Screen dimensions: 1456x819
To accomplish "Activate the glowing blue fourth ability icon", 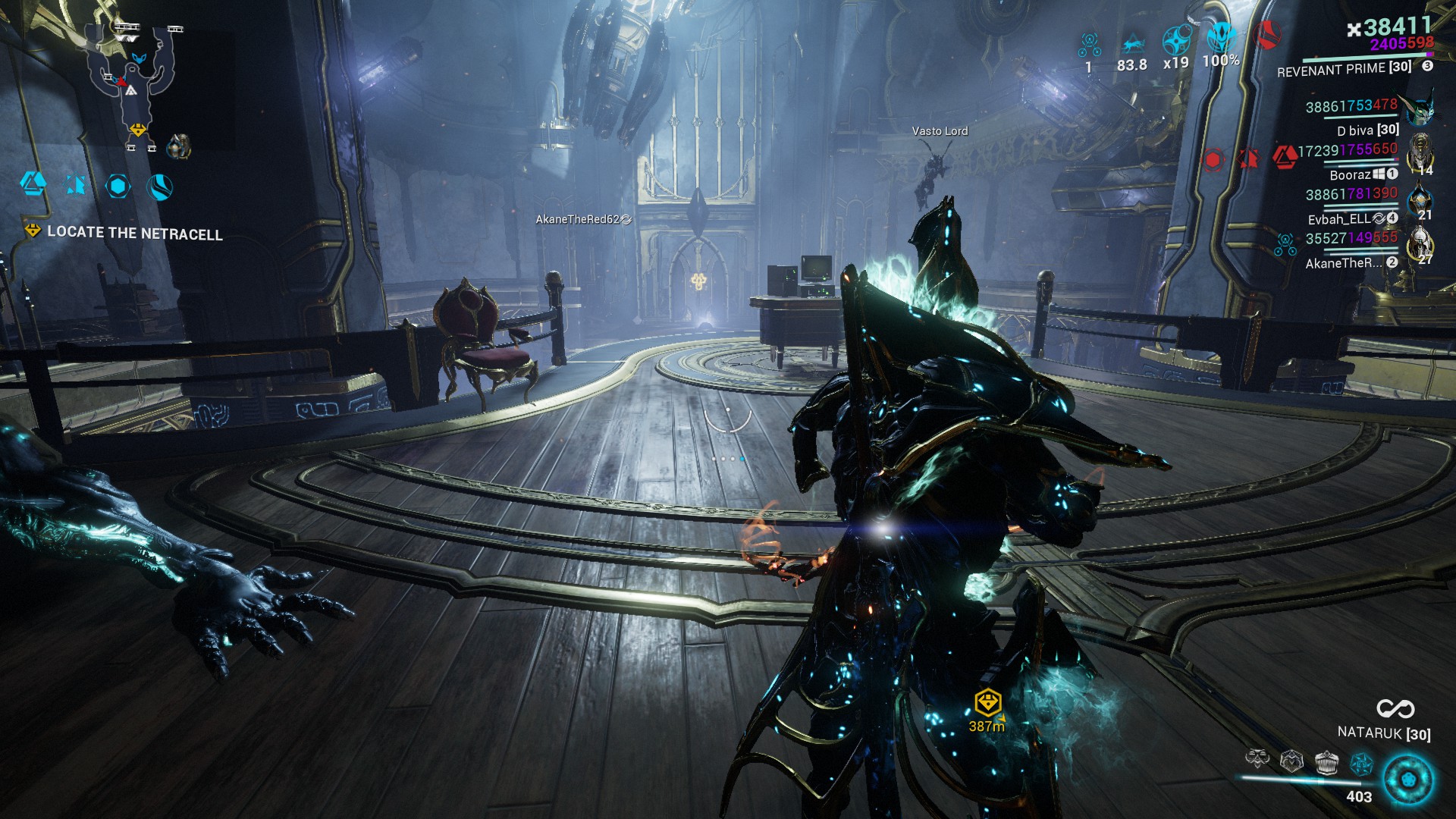I will 1362,762.
